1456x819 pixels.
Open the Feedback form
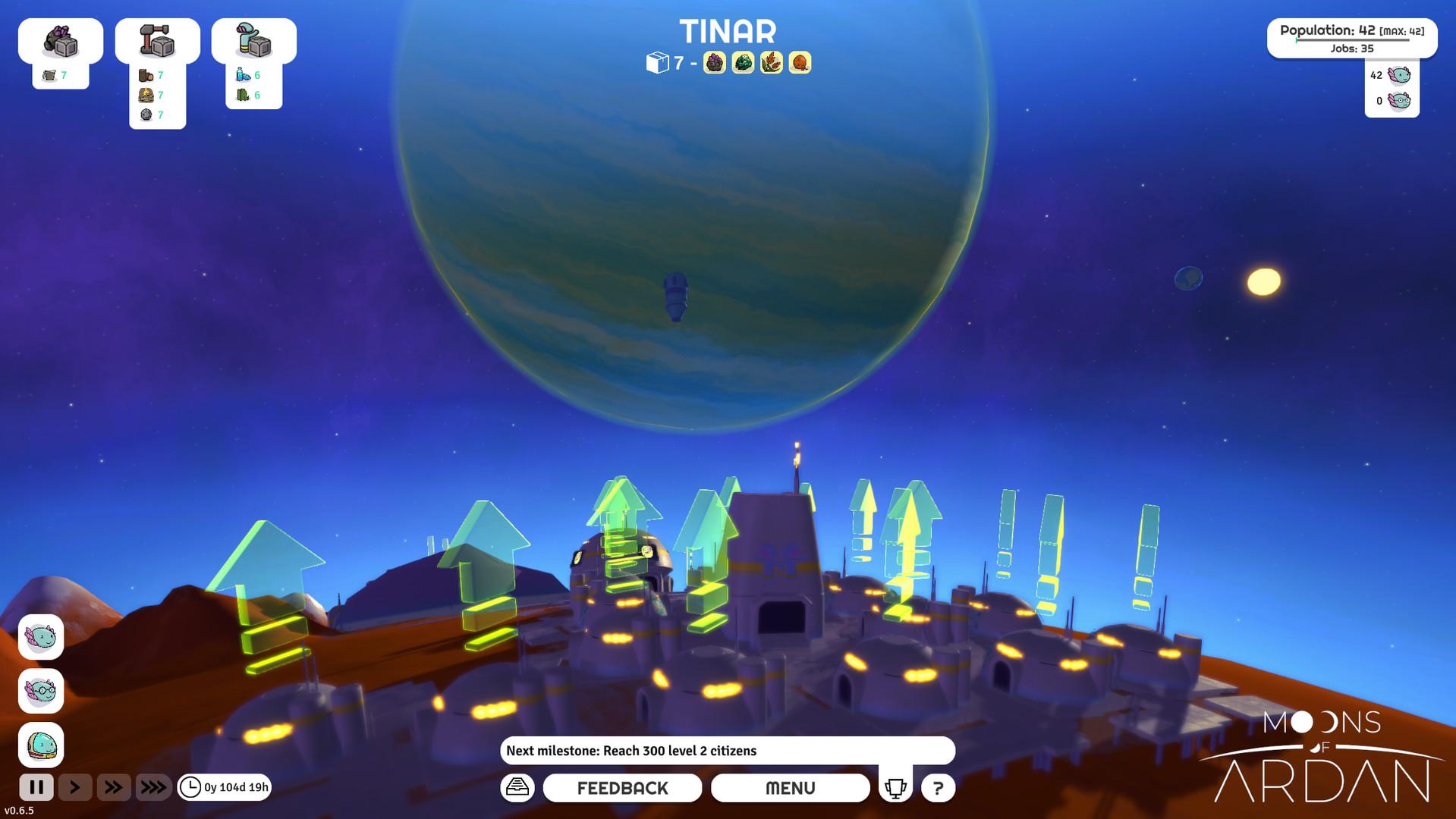622,788
